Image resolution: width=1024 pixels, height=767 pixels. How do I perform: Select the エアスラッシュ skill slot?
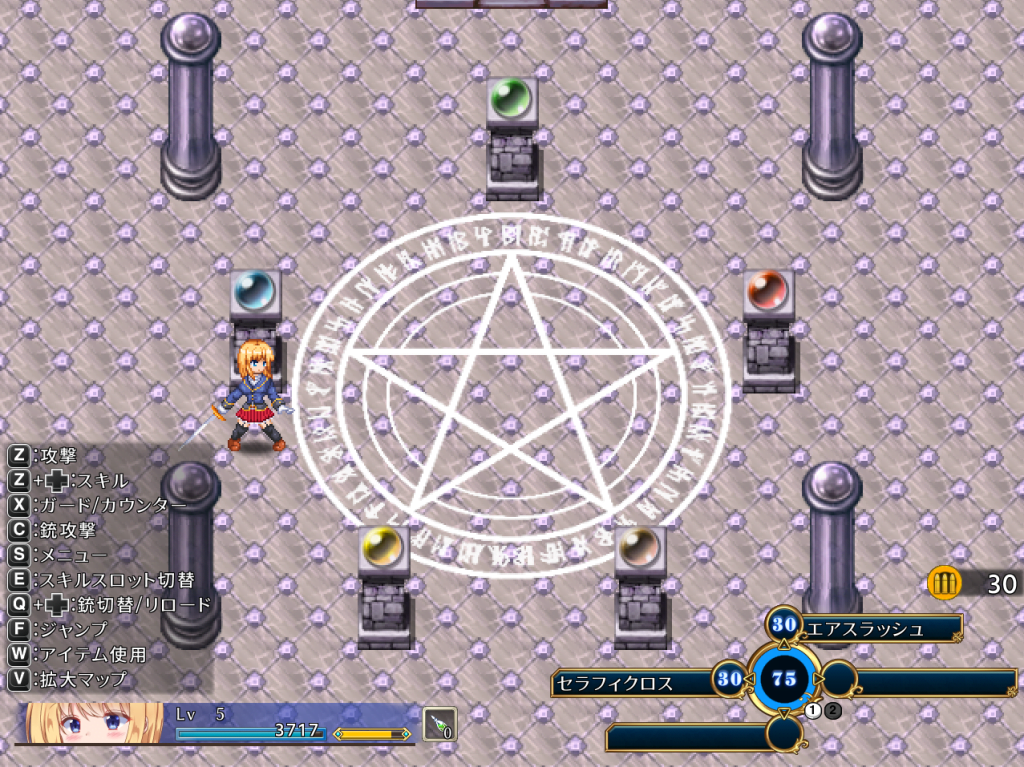(878, 628)
